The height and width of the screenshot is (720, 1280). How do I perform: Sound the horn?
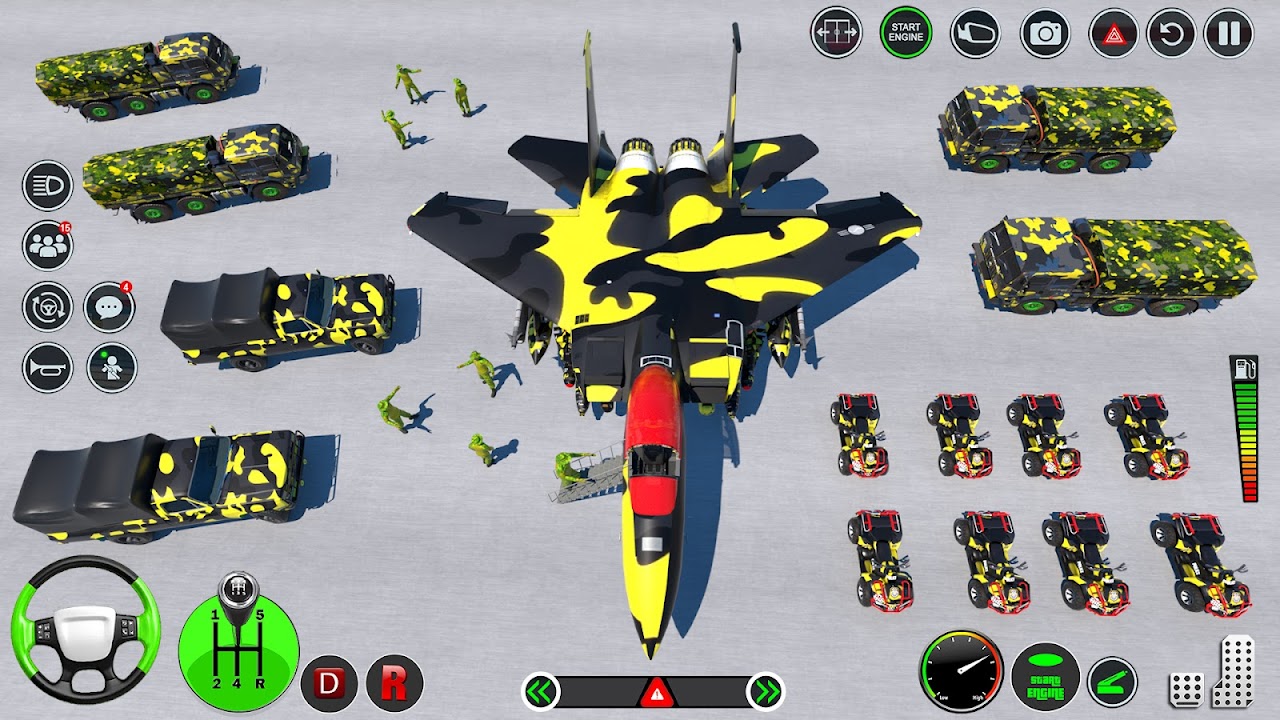(47, 367)
